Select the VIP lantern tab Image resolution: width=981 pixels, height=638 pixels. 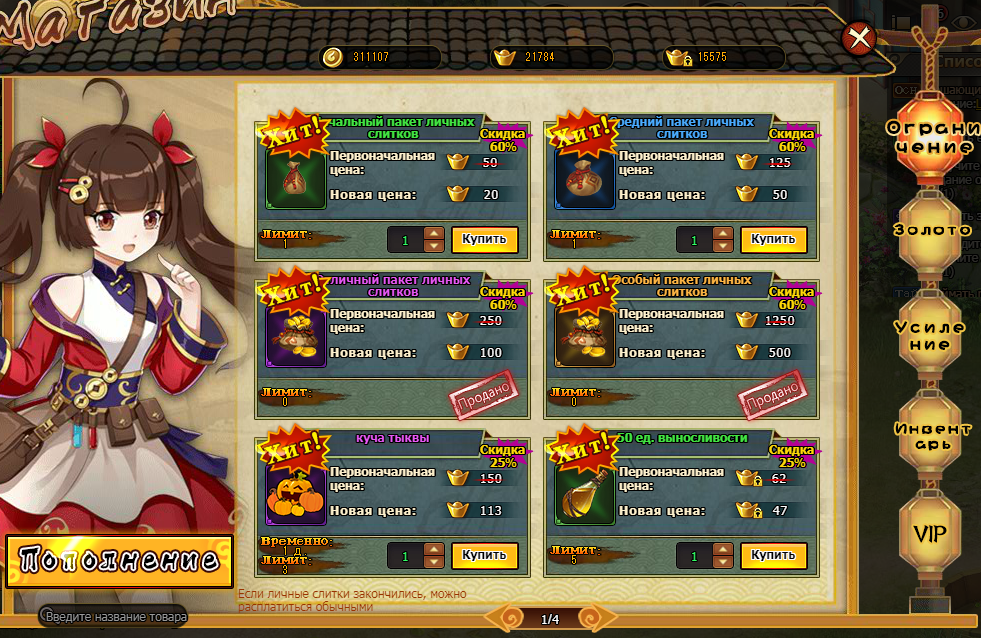coord(932,533)
